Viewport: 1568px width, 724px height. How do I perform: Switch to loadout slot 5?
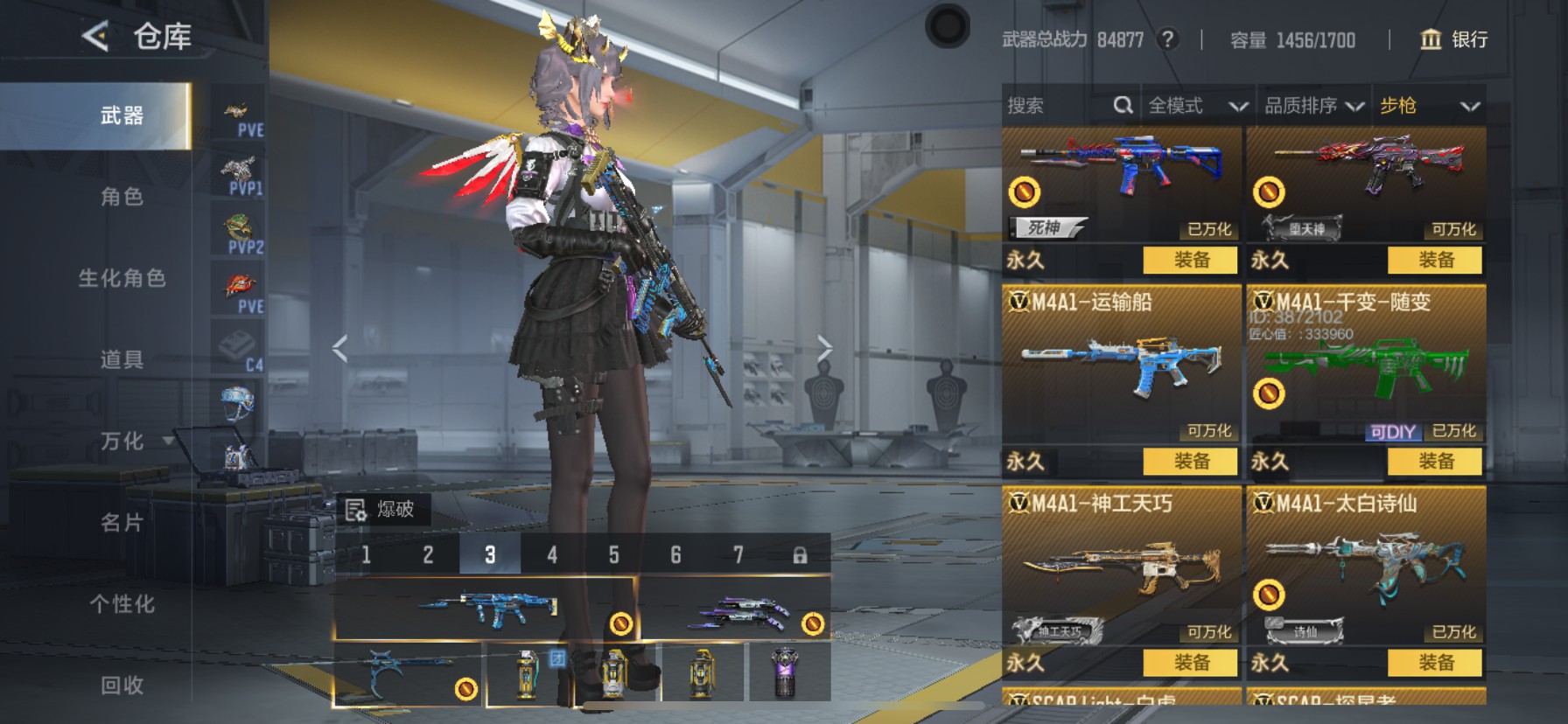click(x=613, y=555)
